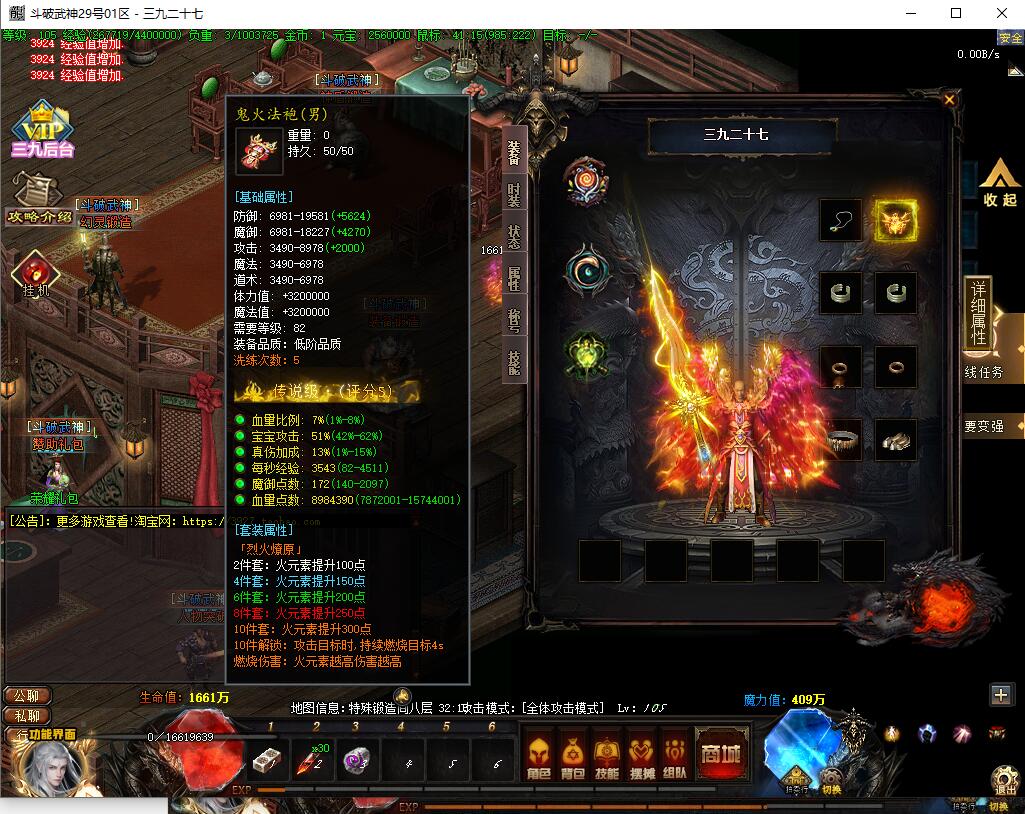
Task: Switch to the 时装 costume tab
Action: [x=514, y=194]
